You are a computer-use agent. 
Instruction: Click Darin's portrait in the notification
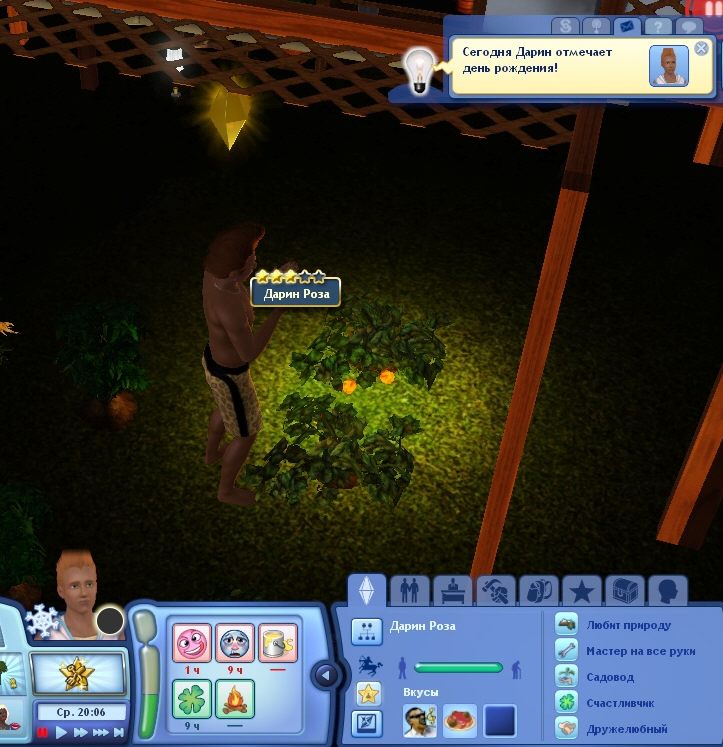[x=668, y=66]
